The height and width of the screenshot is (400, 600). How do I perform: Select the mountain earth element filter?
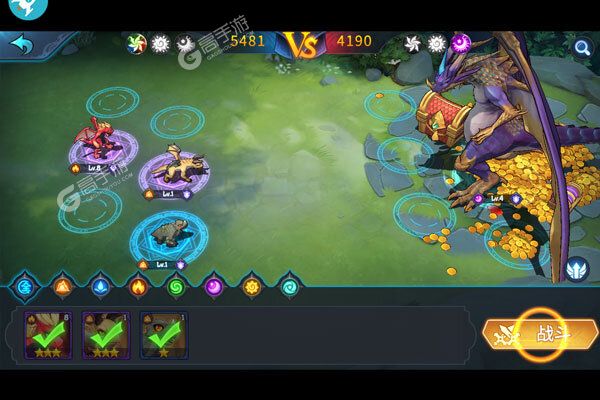62,286
